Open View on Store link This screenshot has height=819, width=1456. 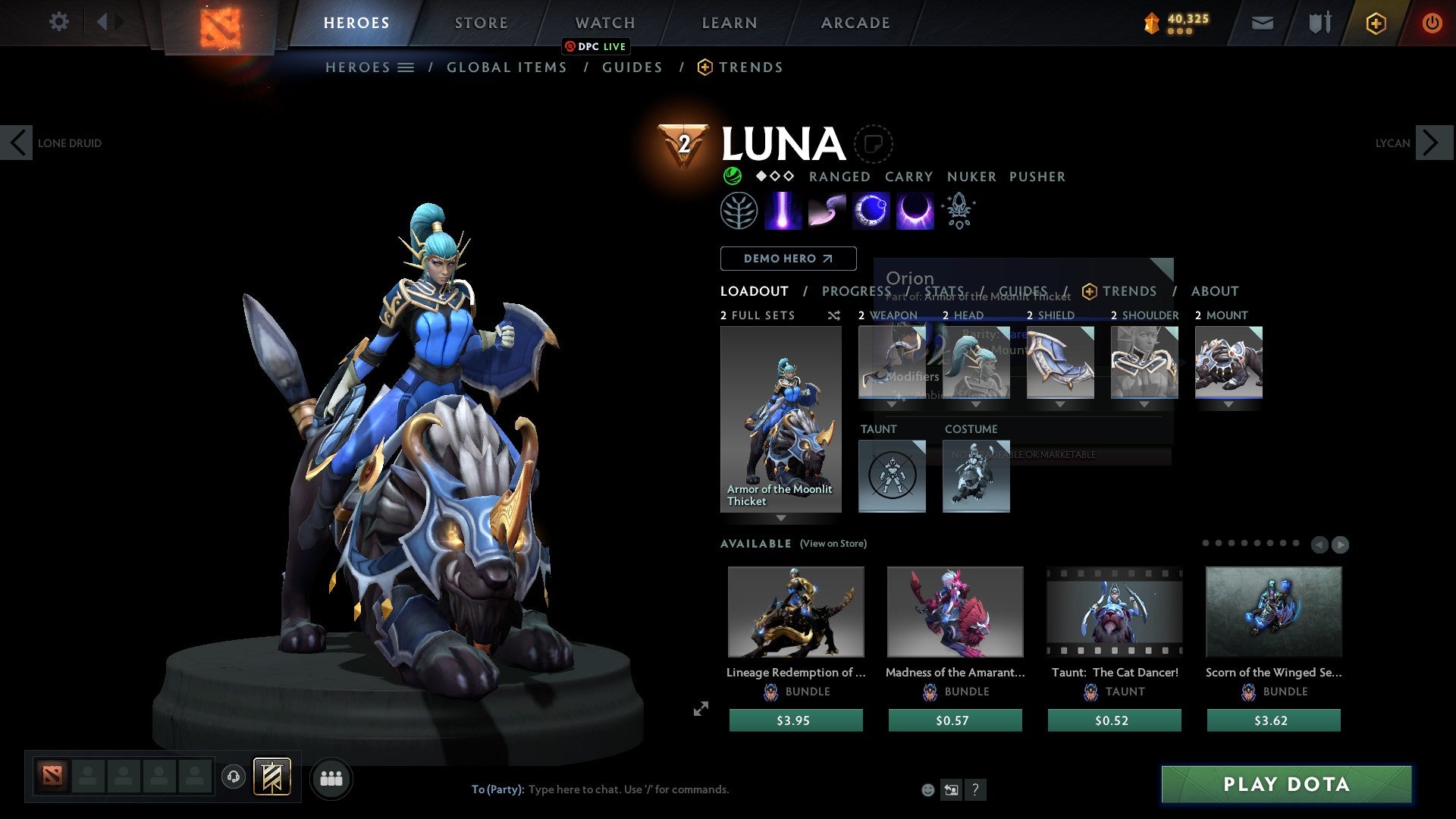pos(833,544)
